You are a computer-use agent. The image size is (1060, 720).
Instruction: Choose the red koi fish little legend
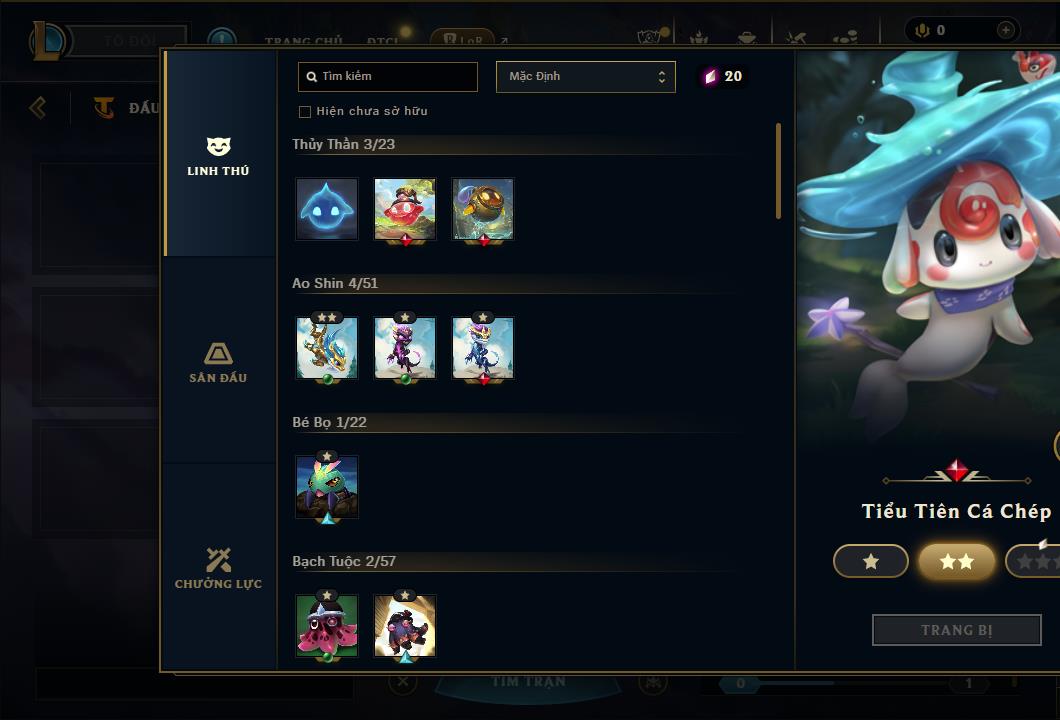[x=405, y=209]
